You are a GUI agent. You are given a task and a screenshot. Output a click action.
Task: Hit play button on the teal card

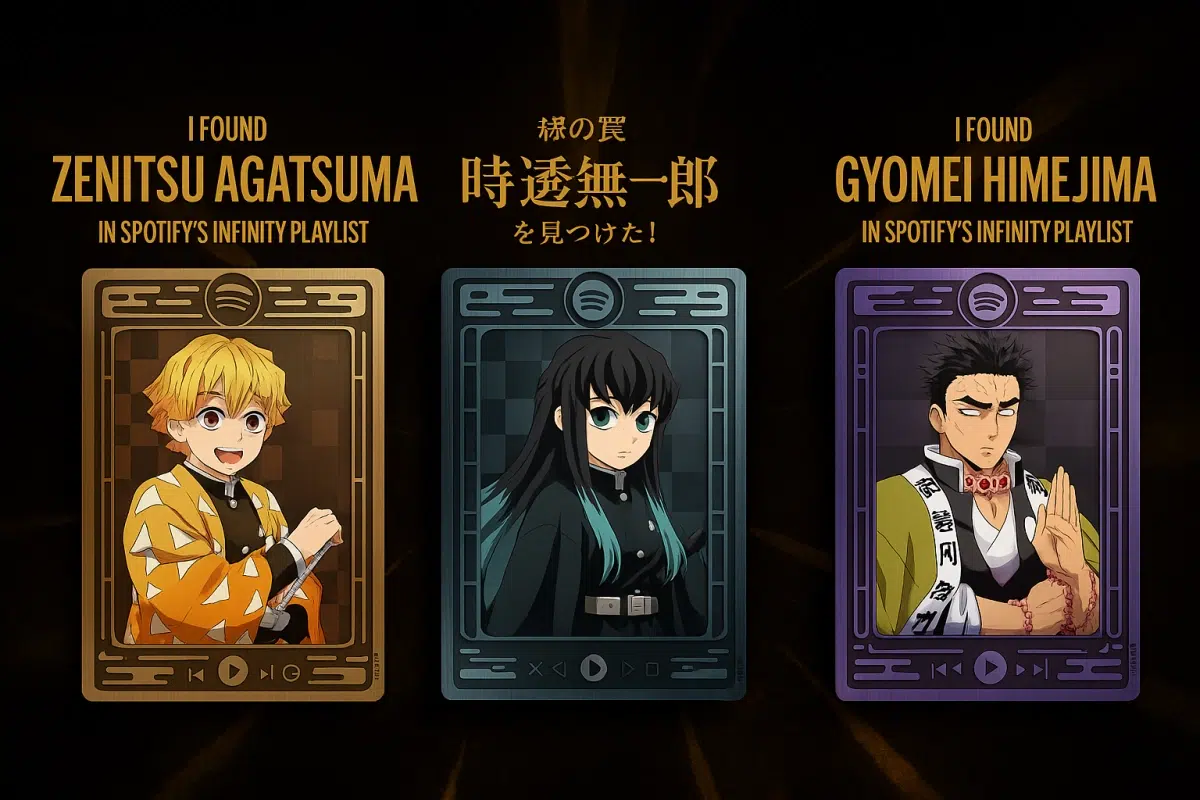pyautogui.click(x=594, y=667)
